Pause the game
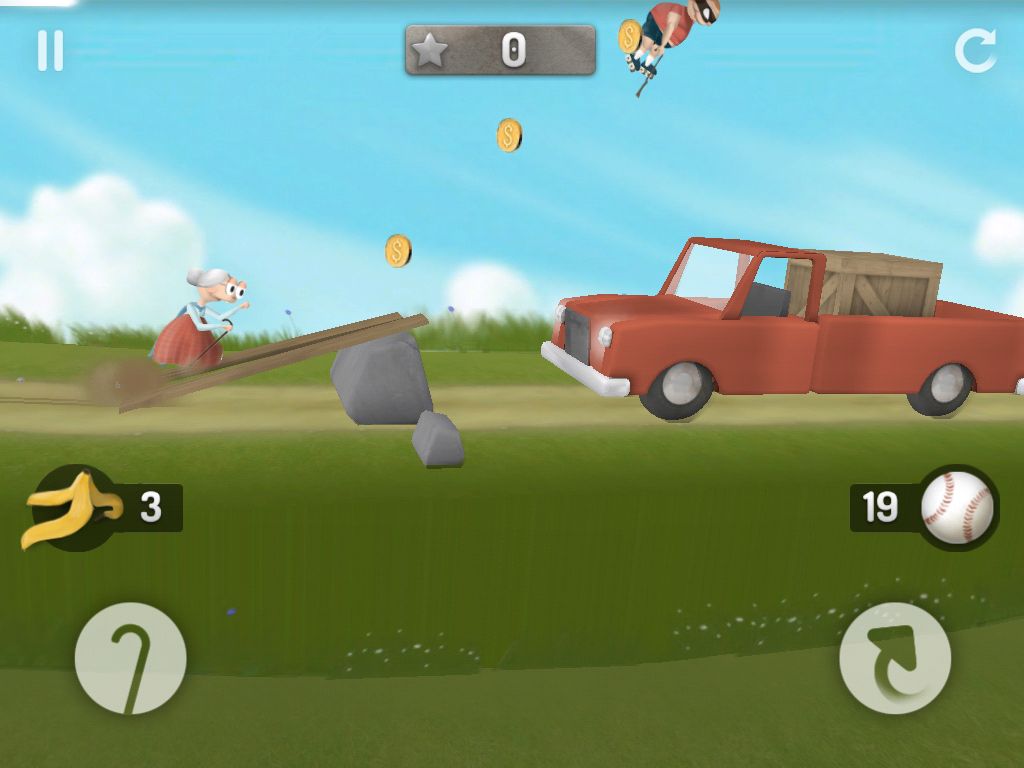Viewport: 1024px width, 768px height. (x=50, y=51)
